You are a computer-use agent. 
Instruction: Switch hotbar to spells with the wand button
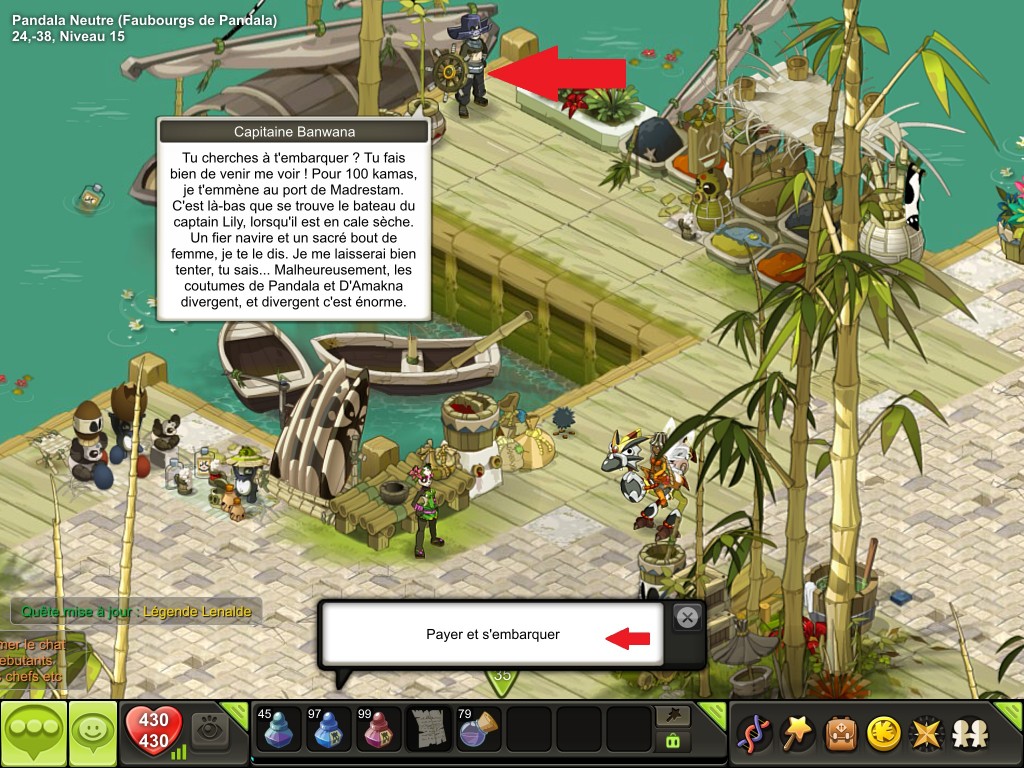click(x=672, y=716)
